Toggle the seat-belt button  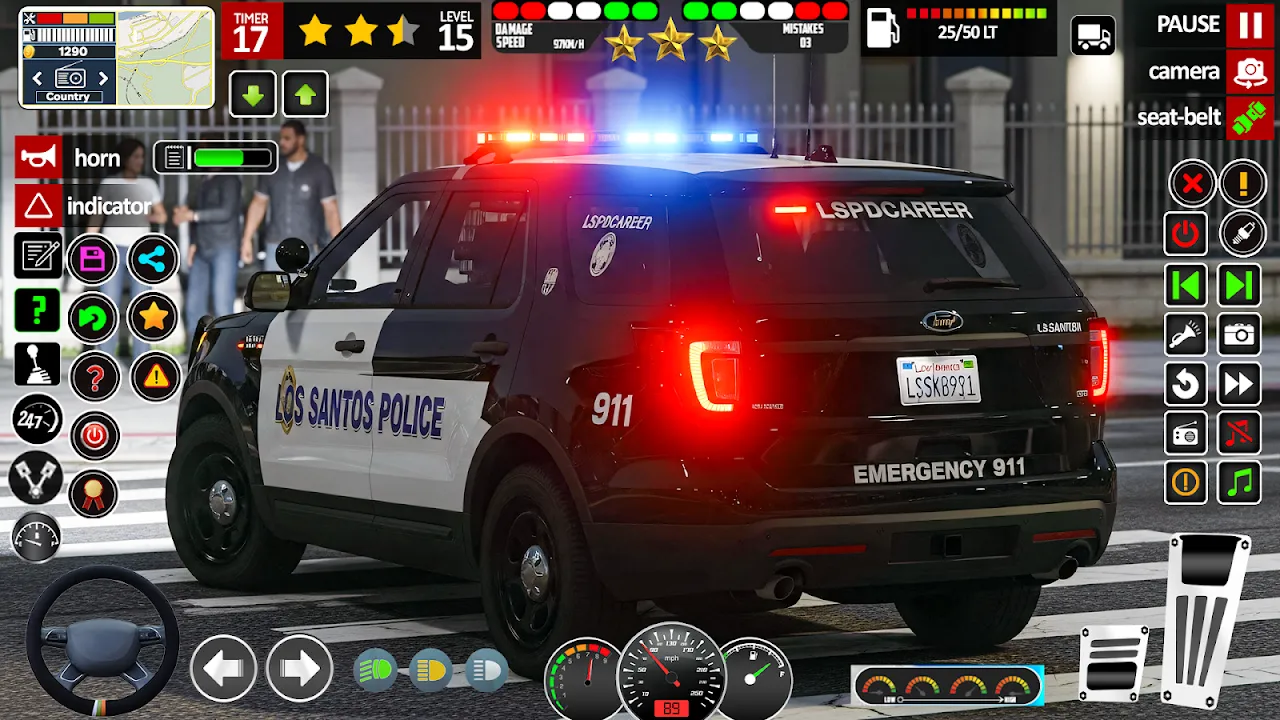pos(1250,117)
